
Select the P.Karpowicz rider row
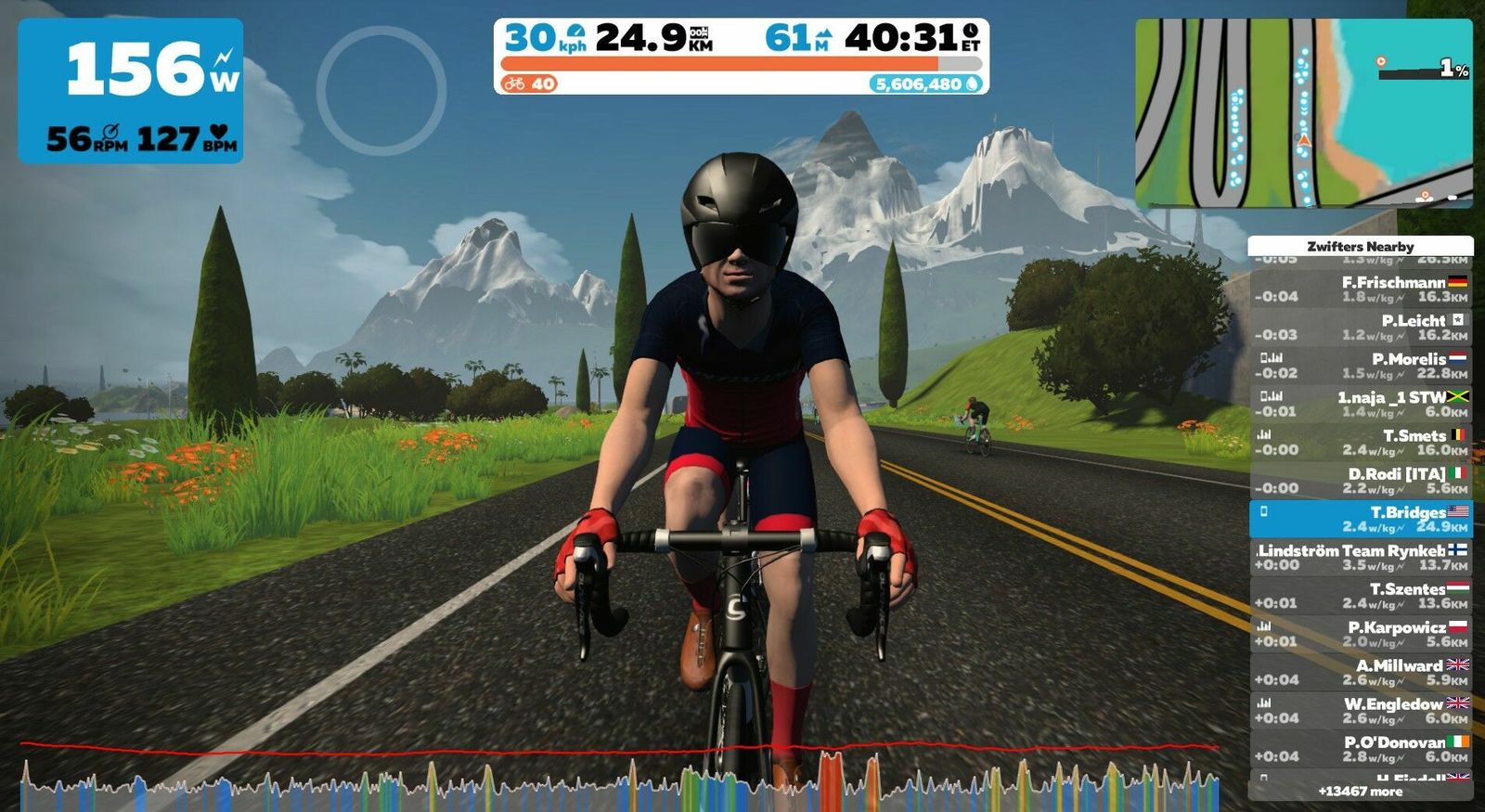click(x=1361, y=634)
